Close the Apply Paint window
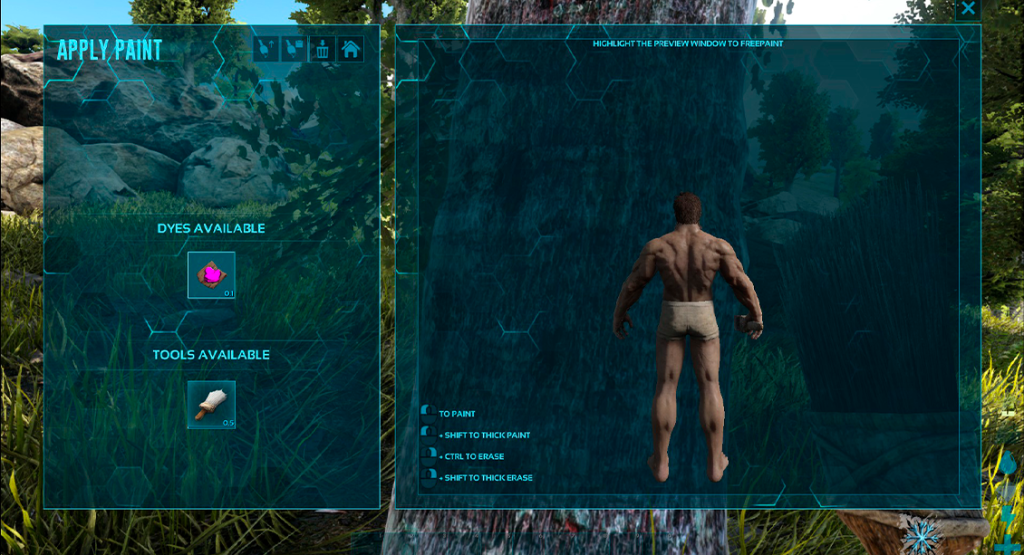 (967, 9)
